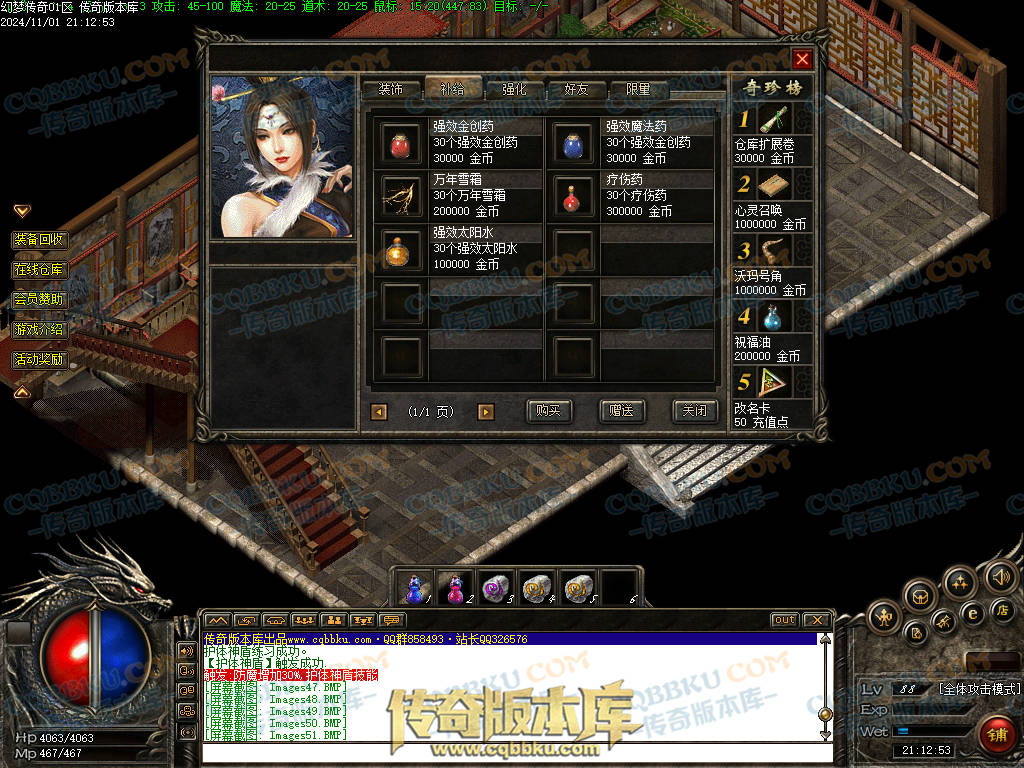Click the 赠送 gift button

[621, 411]
